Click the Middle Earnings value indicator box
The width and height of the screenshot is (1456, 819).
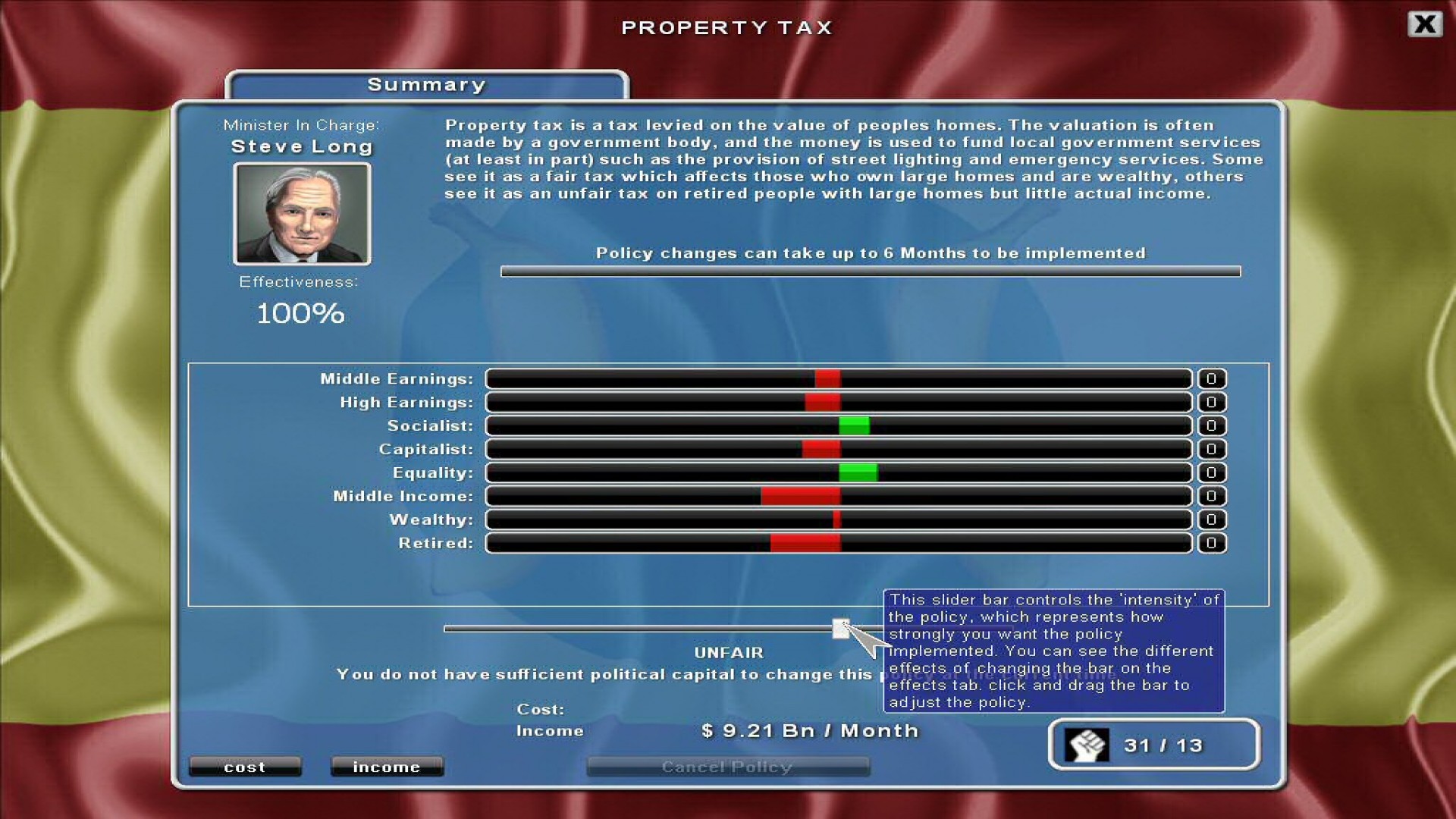(x=1211, y=379)
